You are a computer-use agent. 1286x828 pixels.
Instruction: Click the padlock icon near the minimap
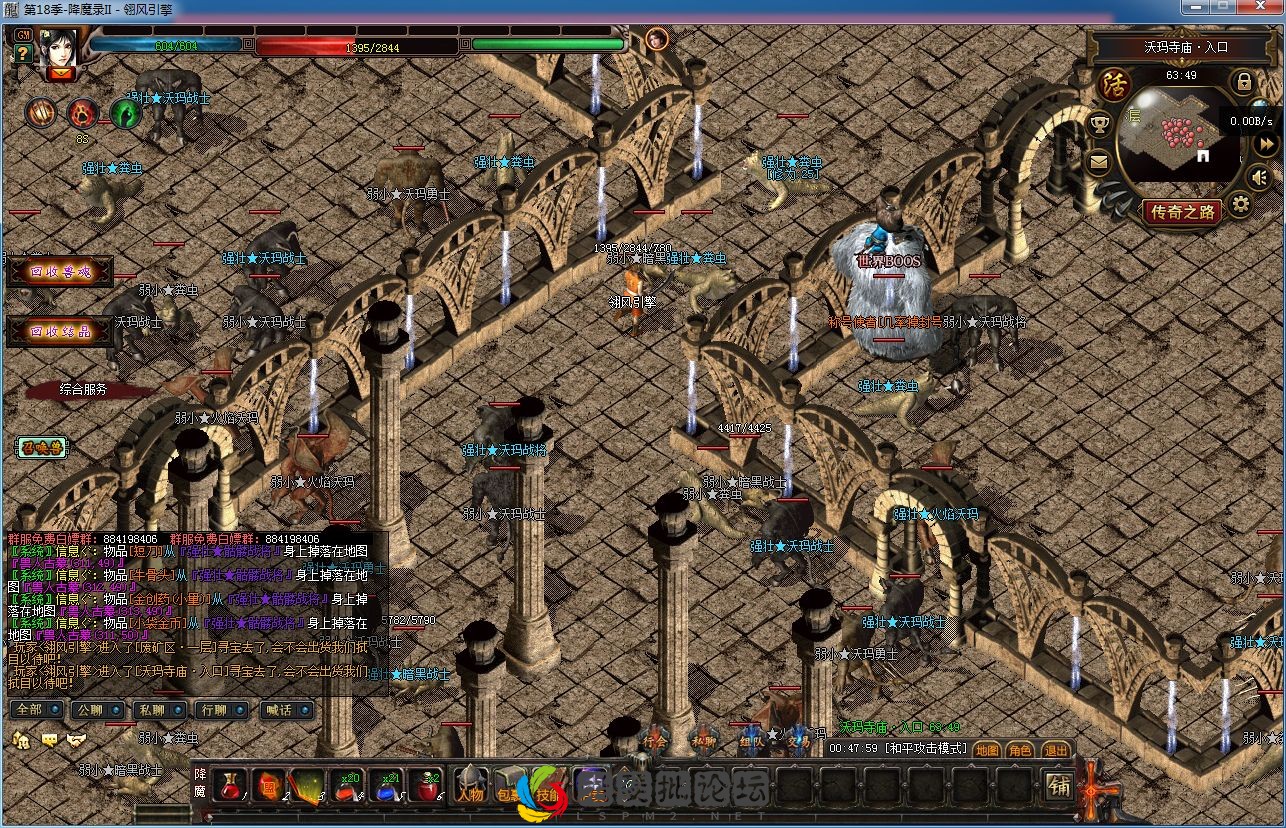(x=1244, y=81)
